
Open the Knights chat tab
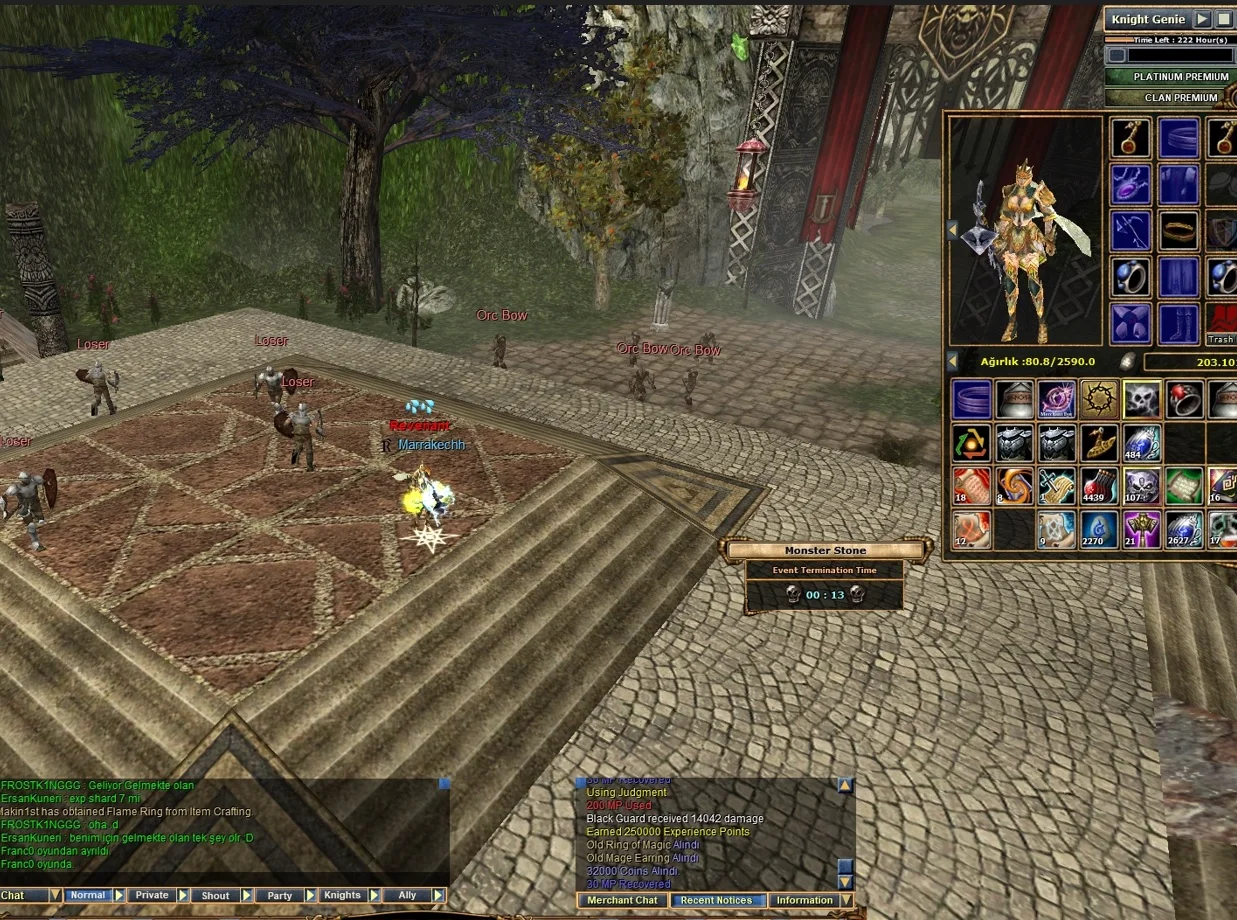pos(342,895)
